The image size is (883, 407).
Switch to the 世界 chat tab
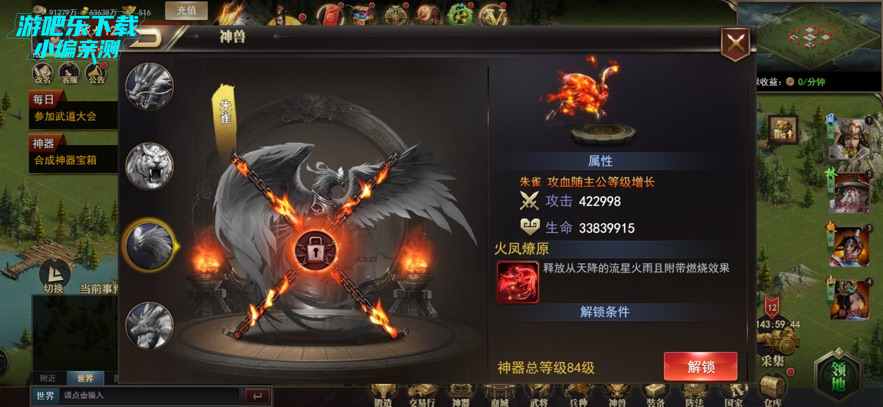point(85,379)
